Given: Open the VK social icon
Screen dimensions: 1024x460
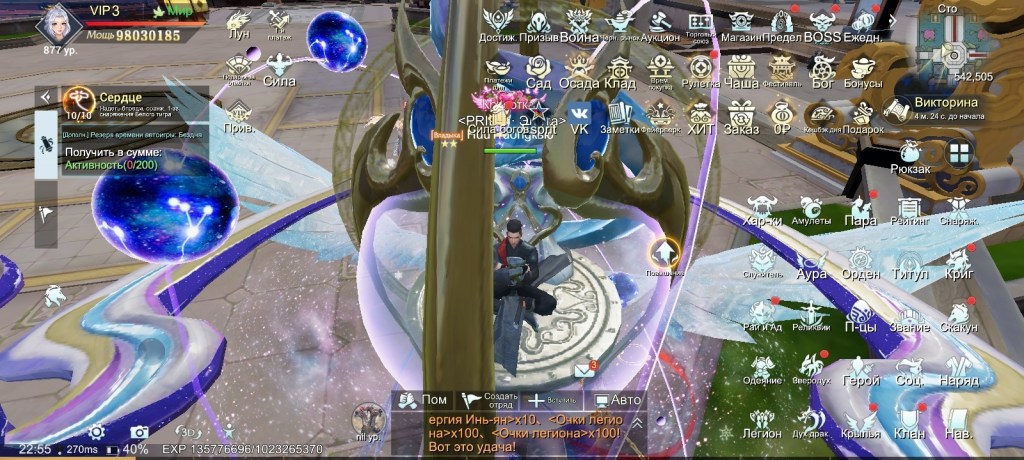Looking at the screenshot, I should [579, 116].
